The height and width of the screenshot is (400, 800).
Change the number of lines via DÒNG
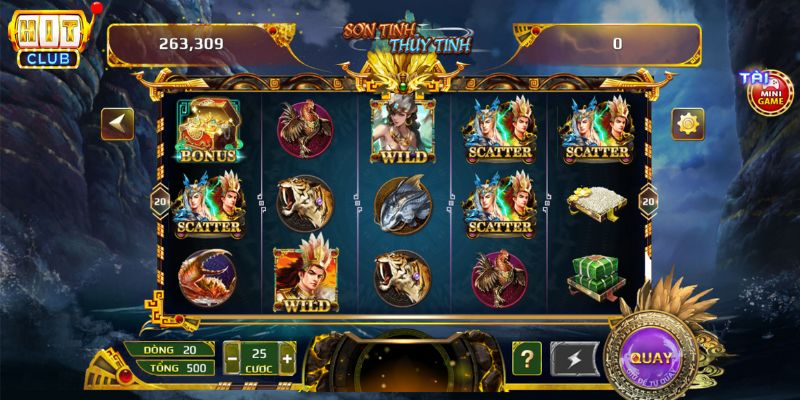[169, 348]
